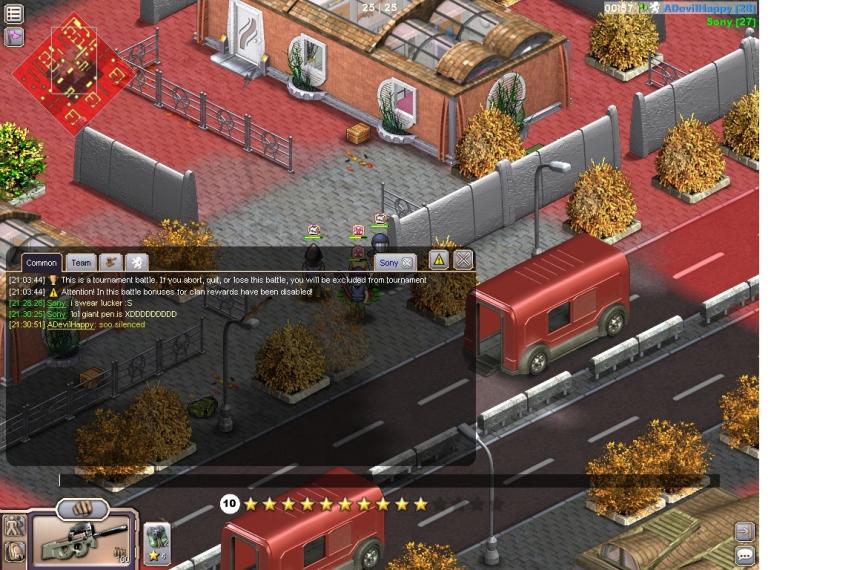Close the Sony private chat tab
The image size is (854, 570).
[x=408, y=263]
